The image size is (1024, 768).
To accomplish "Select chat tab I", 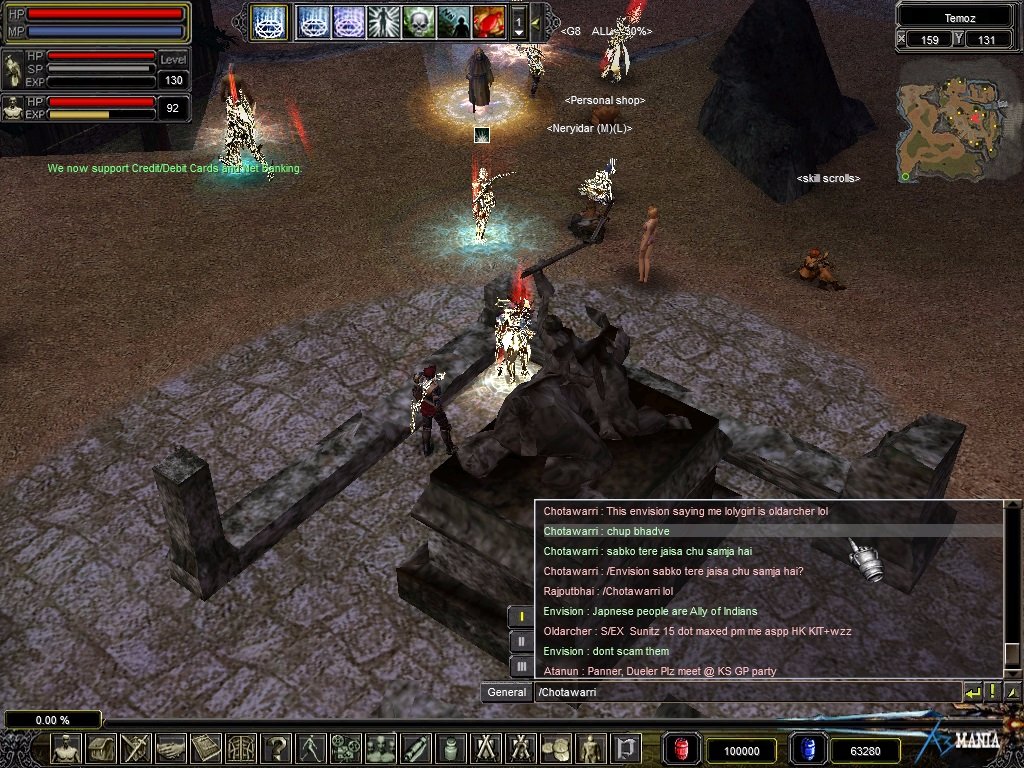I will pyautogui.click(x=521, y=616).
